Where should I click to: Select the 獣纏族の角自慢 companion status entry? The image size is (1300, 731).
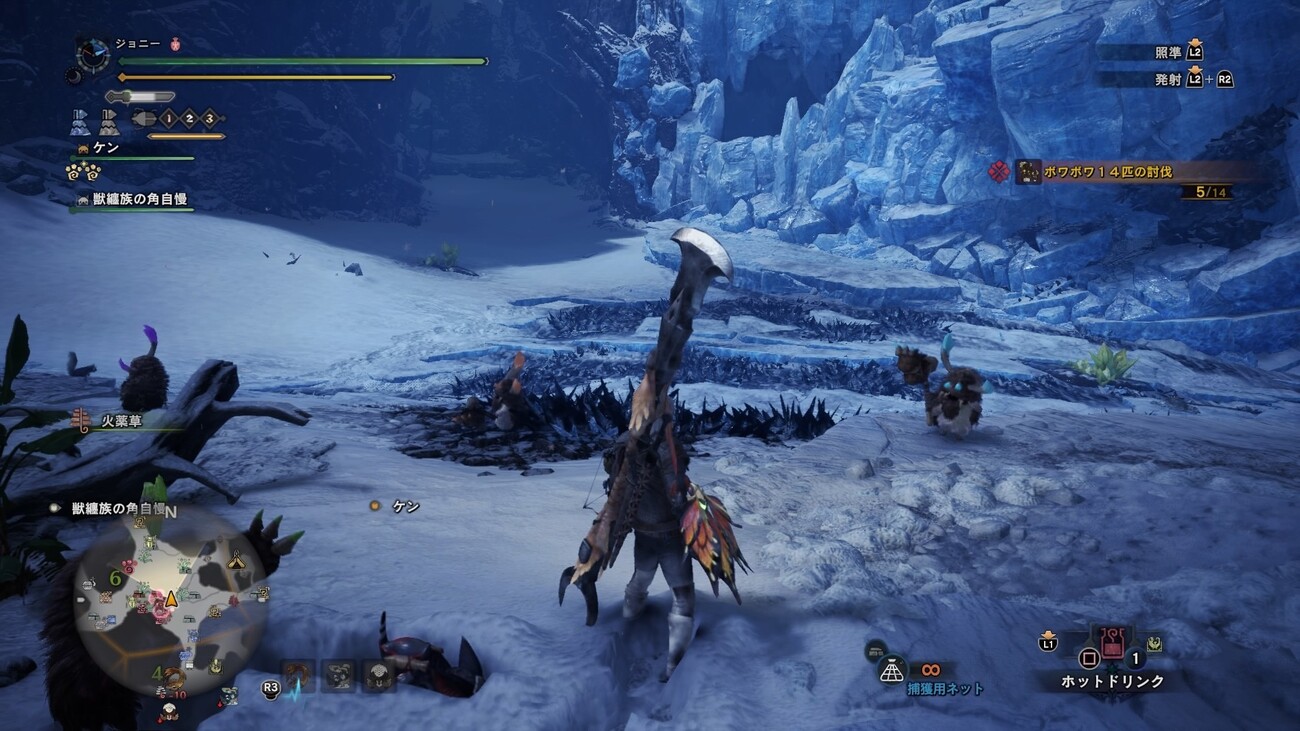[x=140, y=200]
